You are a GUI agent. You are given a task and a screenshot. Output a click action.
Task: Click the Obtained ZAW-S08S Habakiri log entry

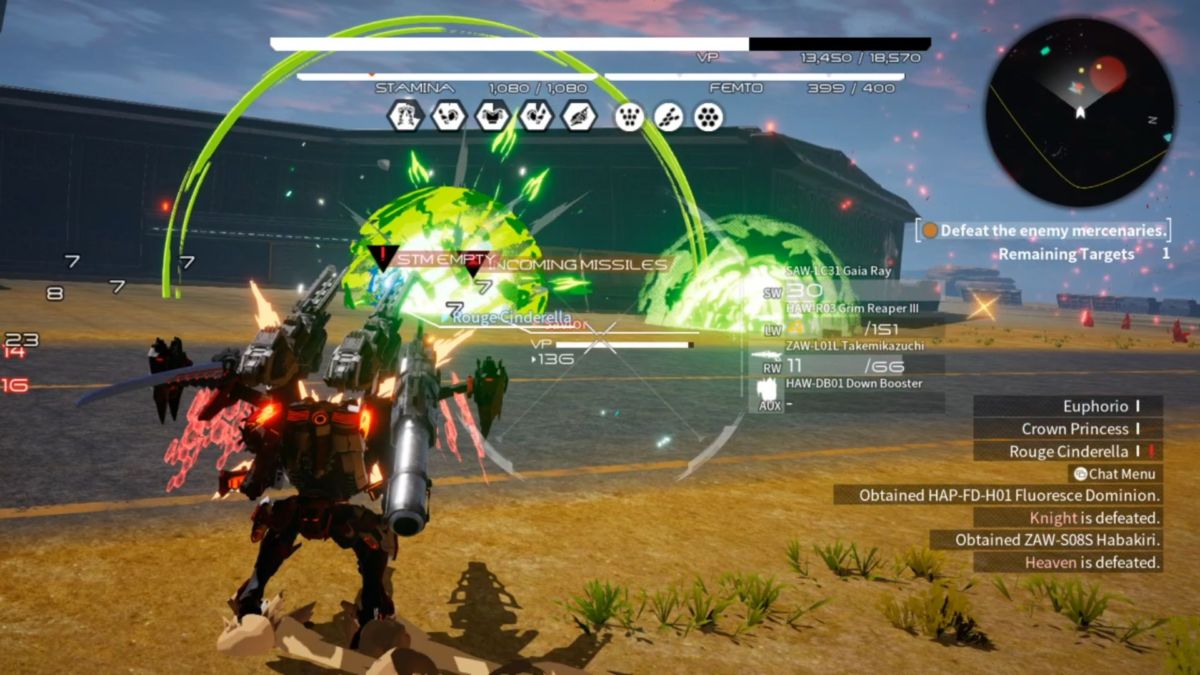(x=1046, y=540)
